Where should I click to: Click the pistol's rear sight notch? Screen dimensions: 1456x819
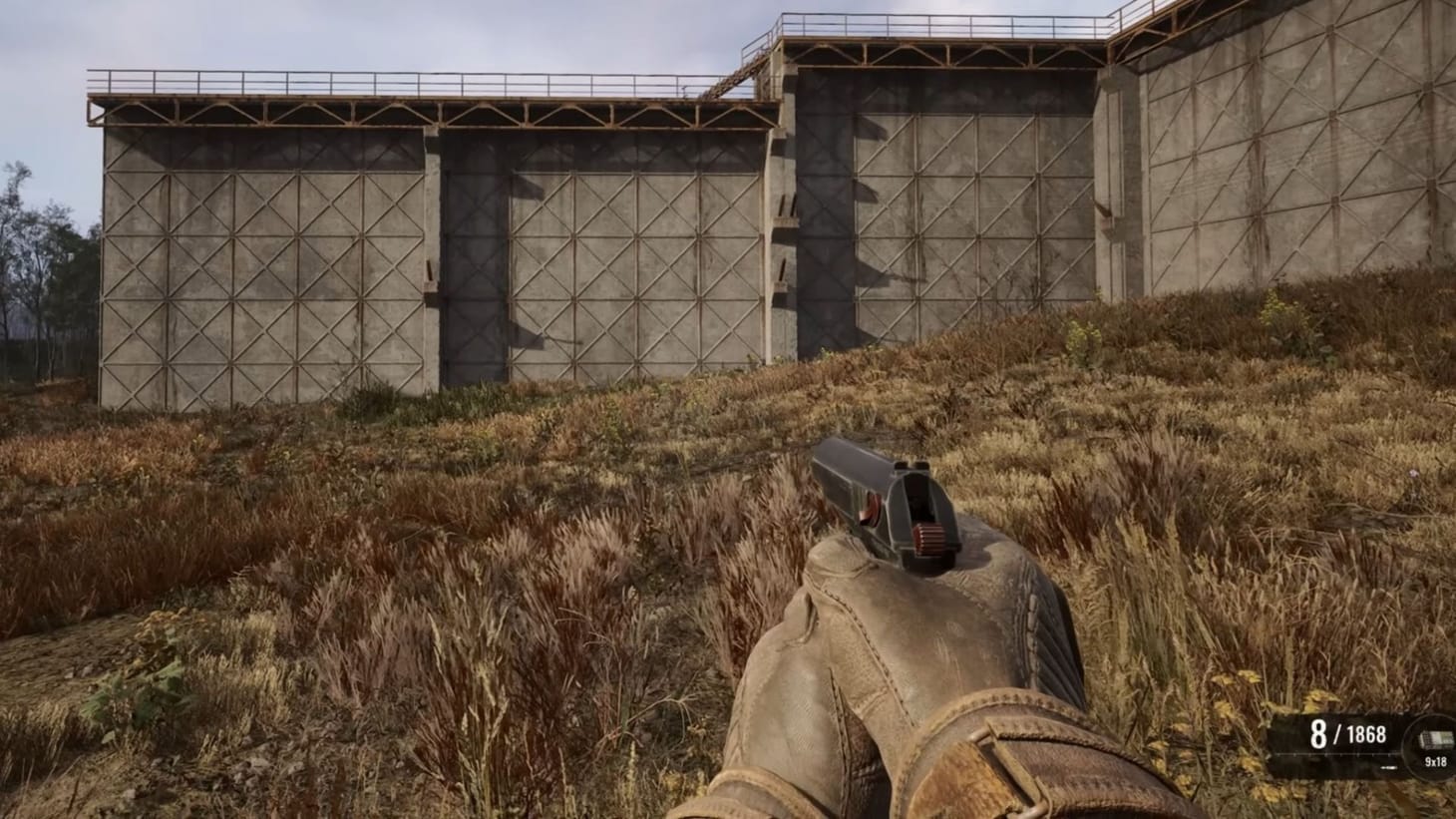pos(911,465)
